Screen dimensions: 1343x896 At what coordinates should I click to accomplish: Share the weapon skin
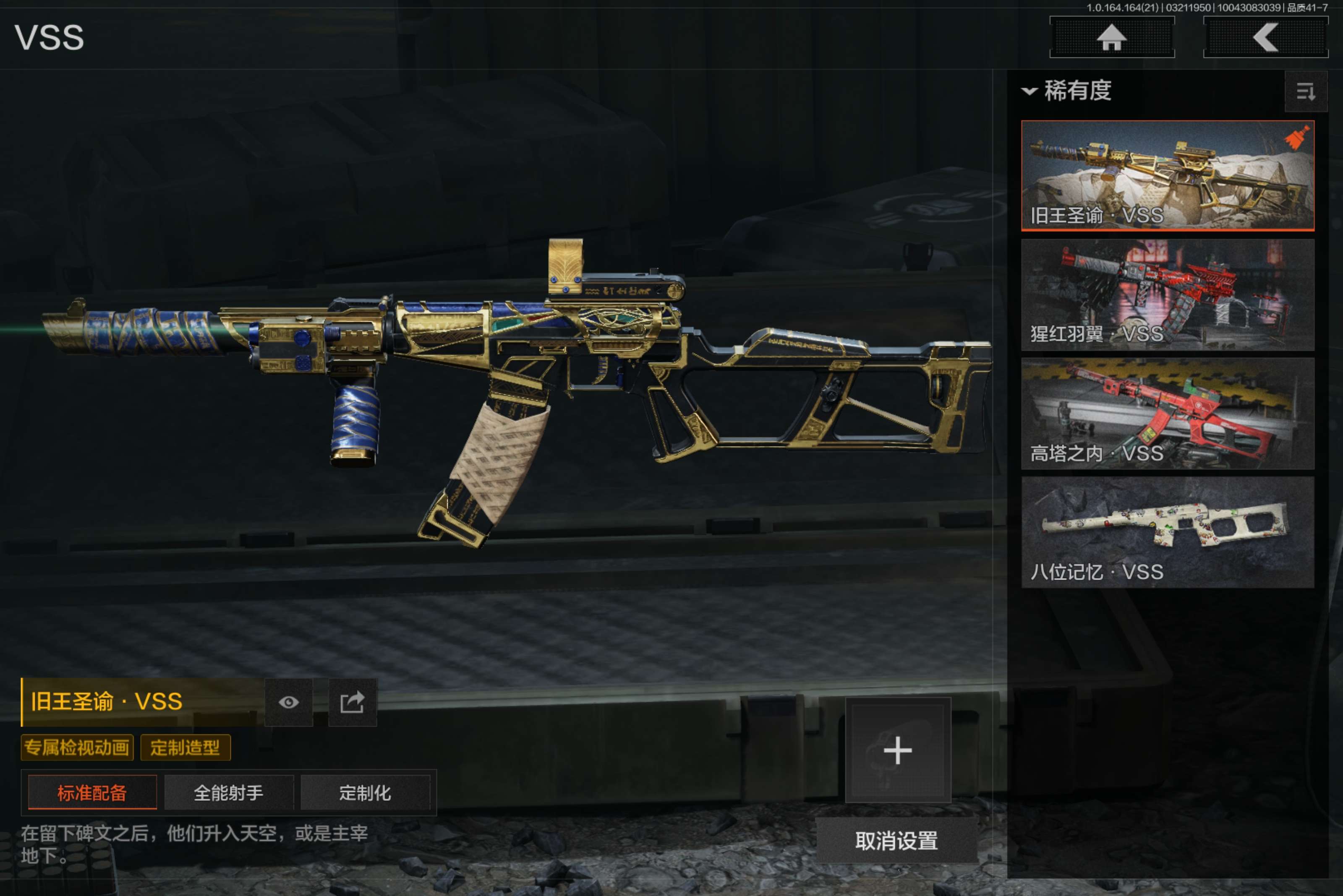[x=352, y=702]
